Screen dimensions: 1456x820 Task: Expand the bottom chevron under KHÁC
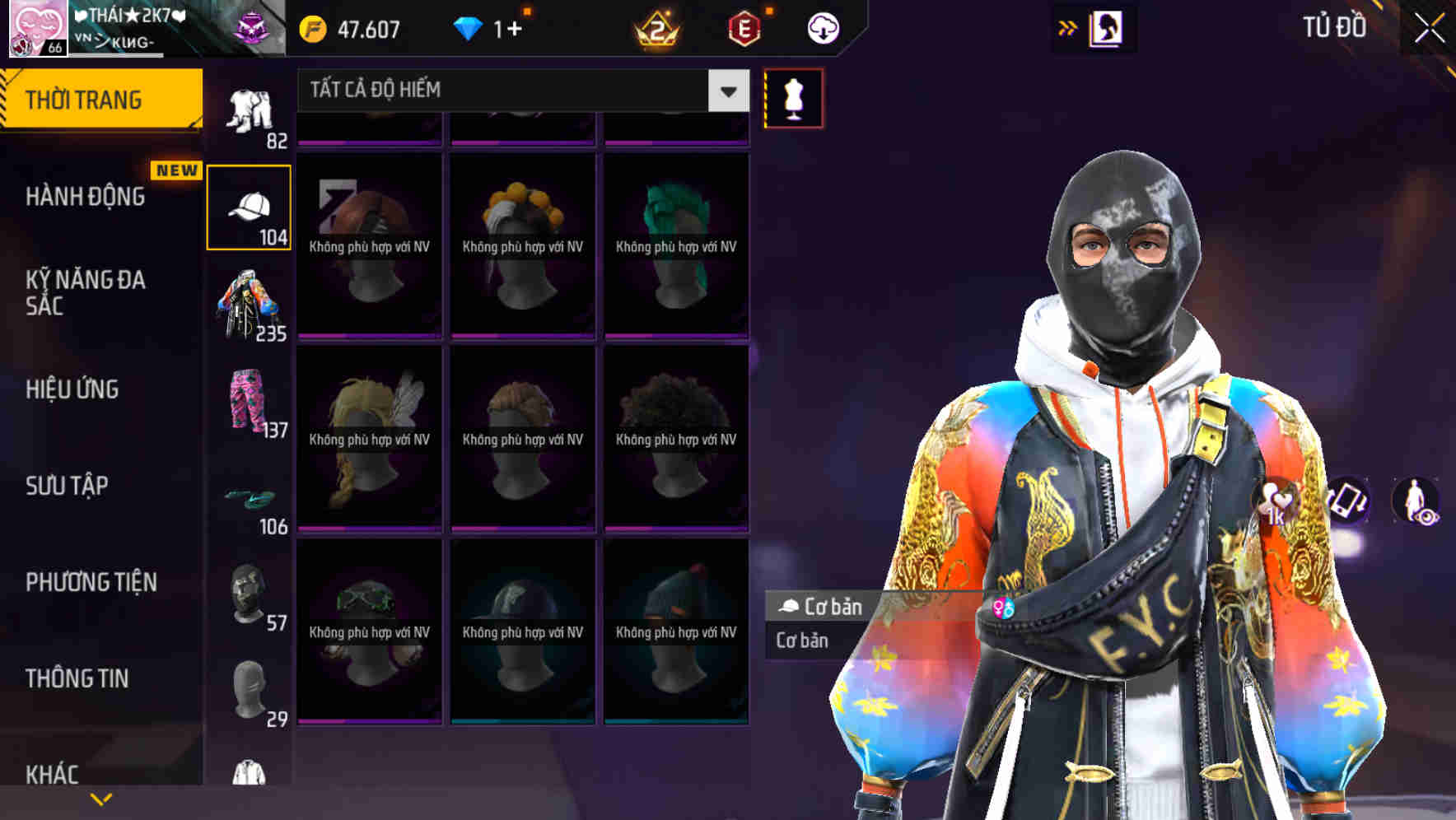101,799
